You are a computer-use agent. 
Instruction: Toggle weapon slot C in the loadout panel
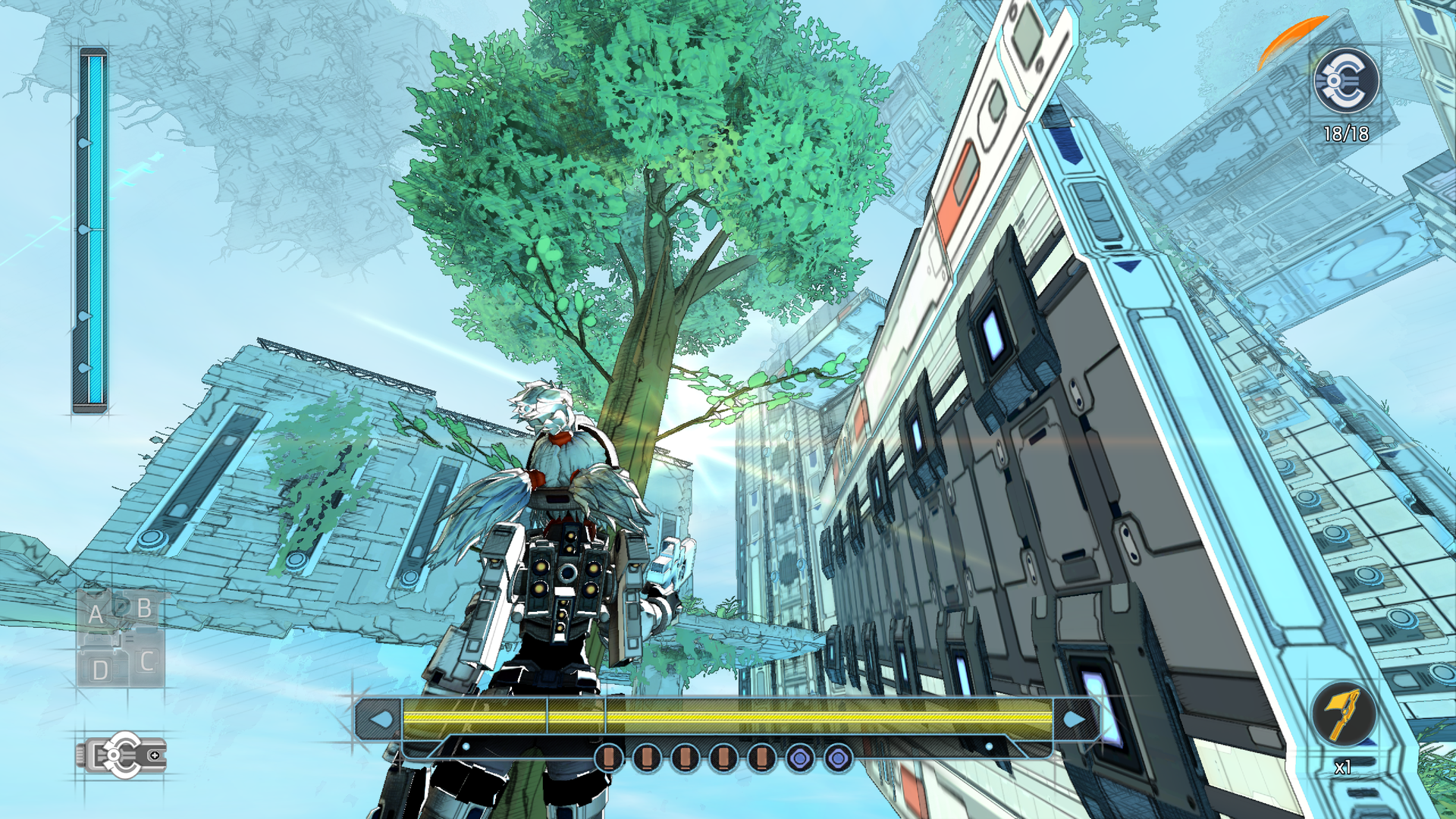point(145,661)
